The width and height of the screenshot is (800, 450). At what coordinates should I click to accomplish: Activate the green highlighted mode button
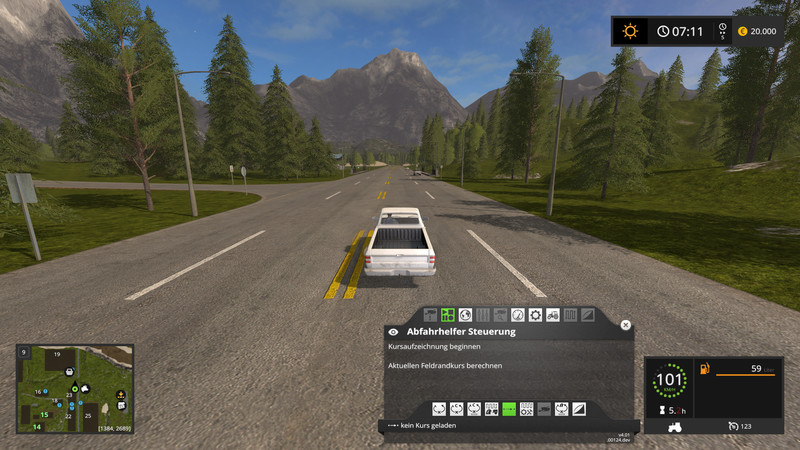tap(509, 409)
